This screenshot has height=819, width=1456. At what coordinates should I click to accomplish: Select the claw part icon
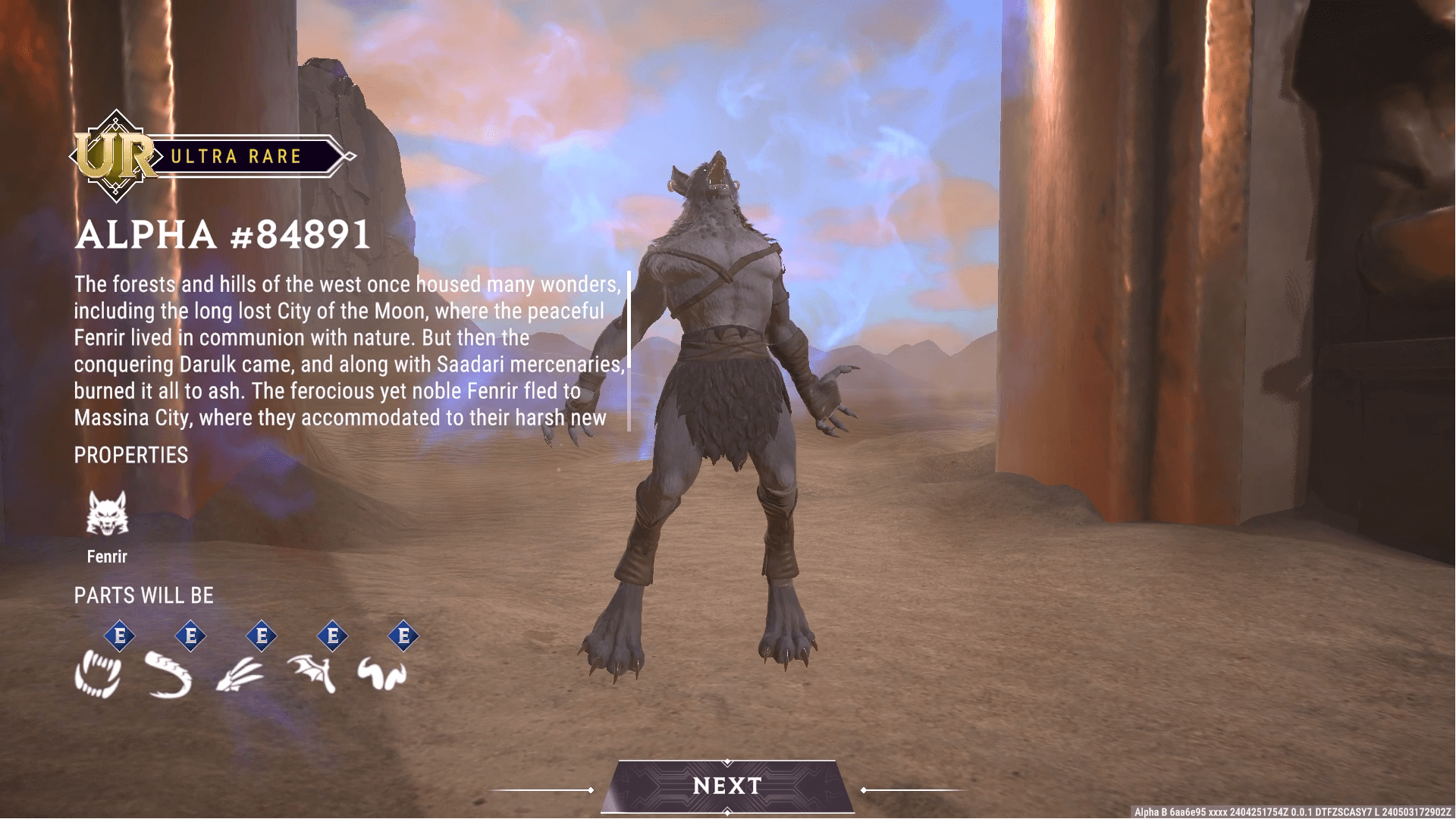tap(240, 674)
